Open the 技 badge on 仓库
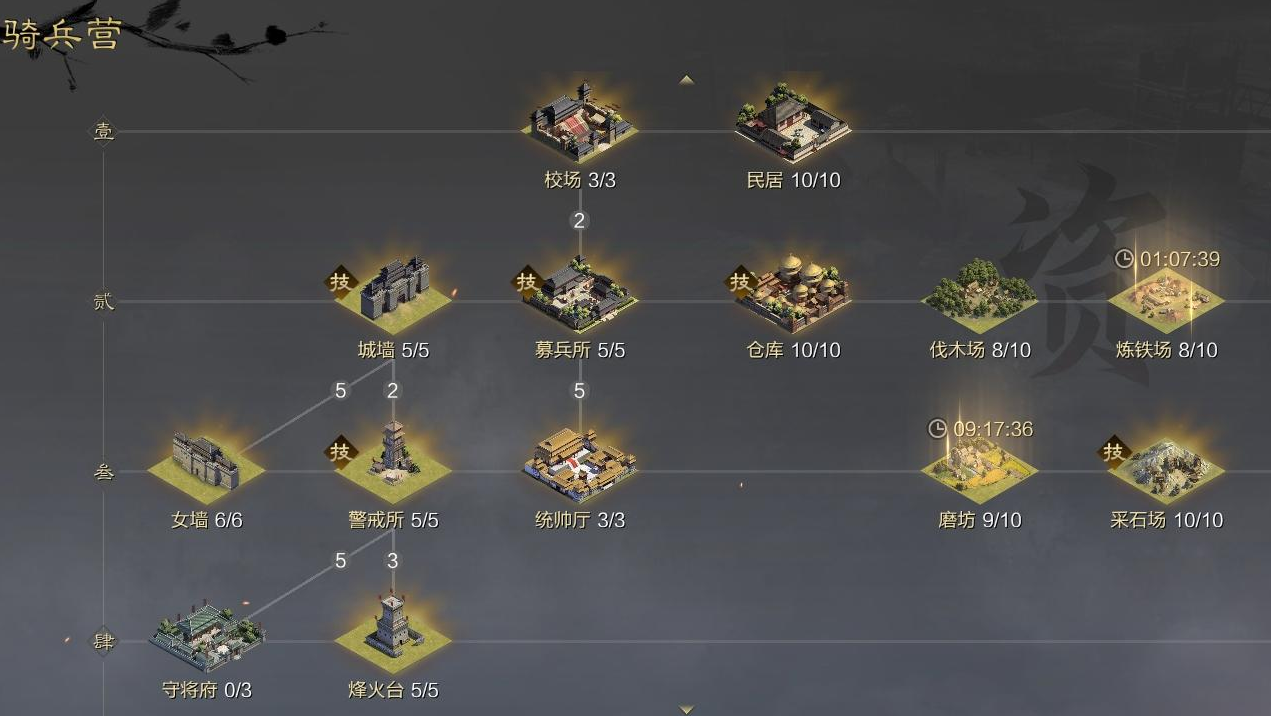This screenshot has height=716, width=1271. pyautogui.click(x=740, y=282)
